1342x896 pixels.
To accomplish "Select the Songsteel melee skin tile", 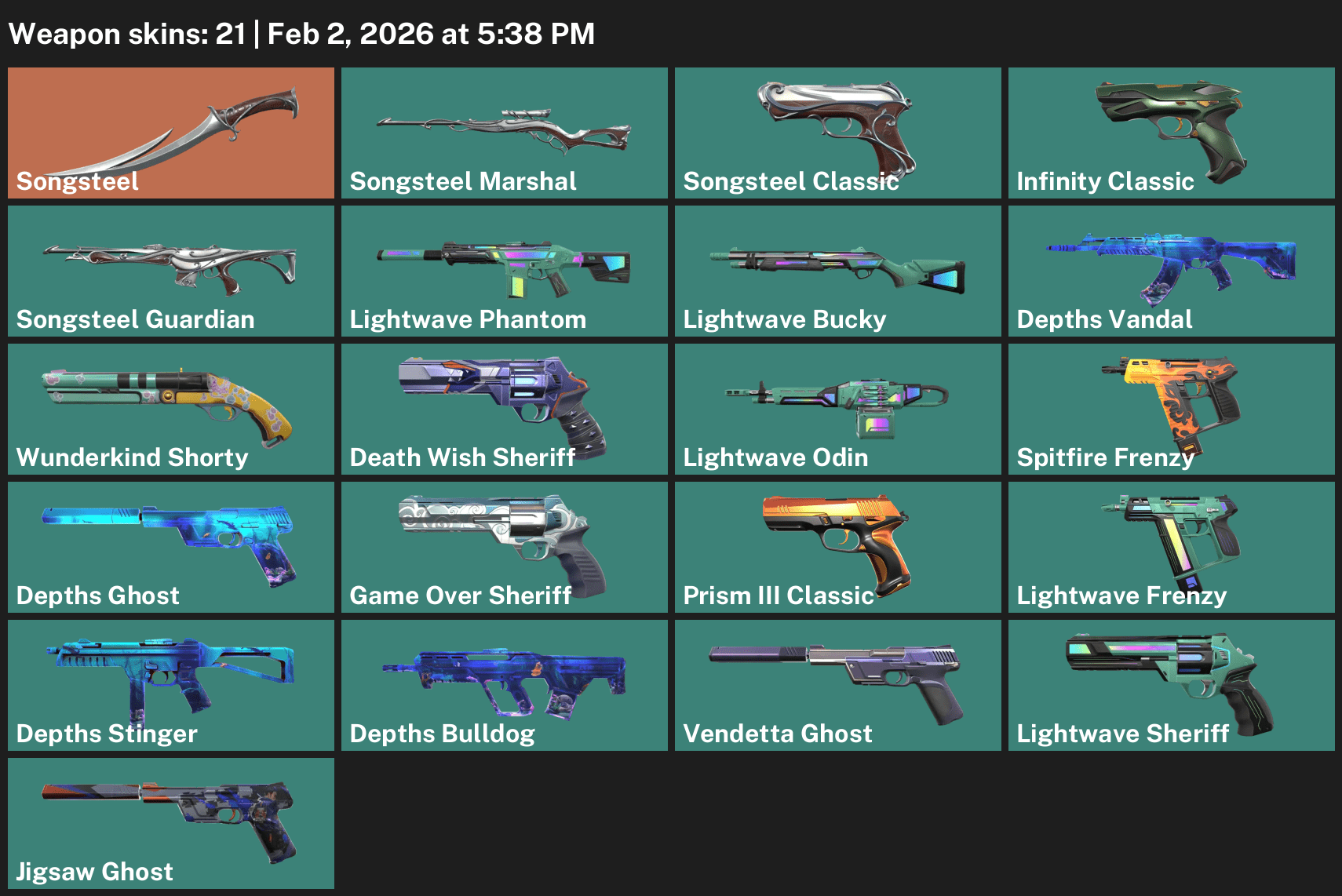I will 170,133.
